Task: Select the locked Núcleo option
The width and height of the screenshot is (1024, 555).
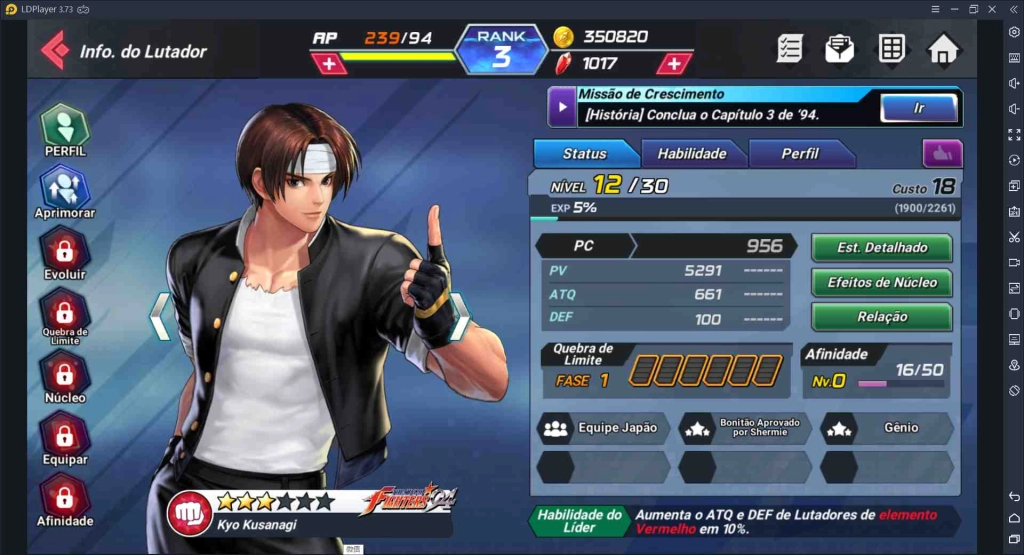Action: [65, 377]
